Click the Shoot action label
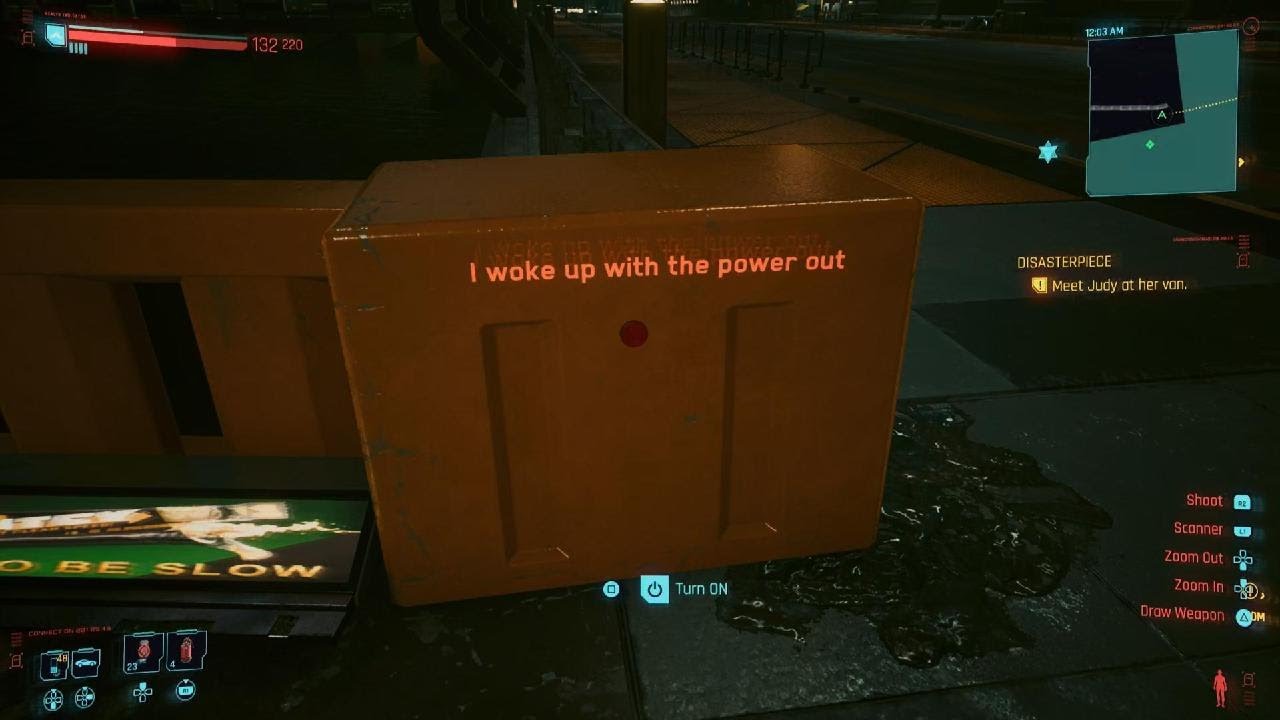This screenshot has height=720, width=1280. coord(1204,501)
